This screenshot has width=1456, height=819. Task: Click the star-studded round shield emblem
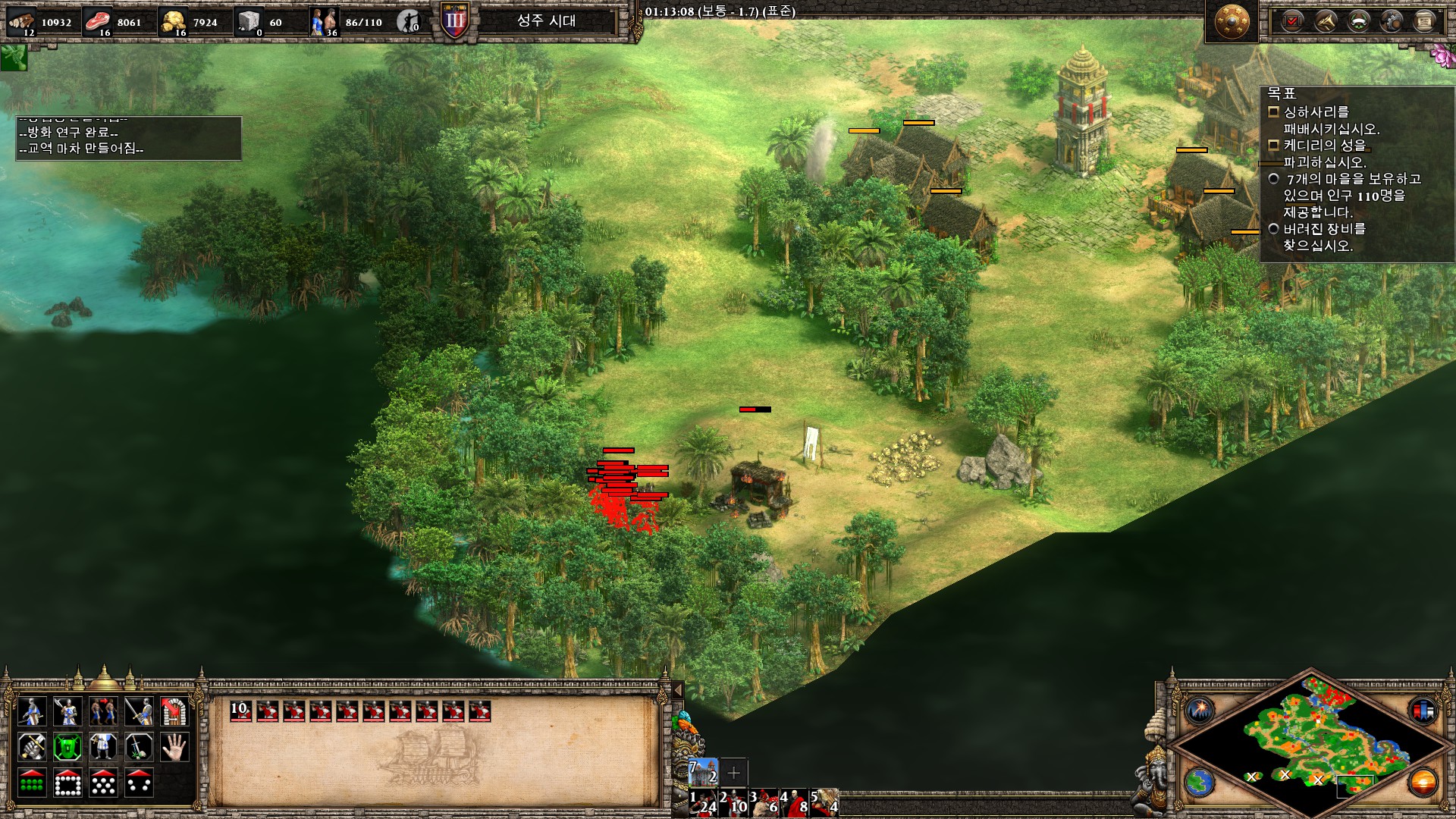(1231, 23)
